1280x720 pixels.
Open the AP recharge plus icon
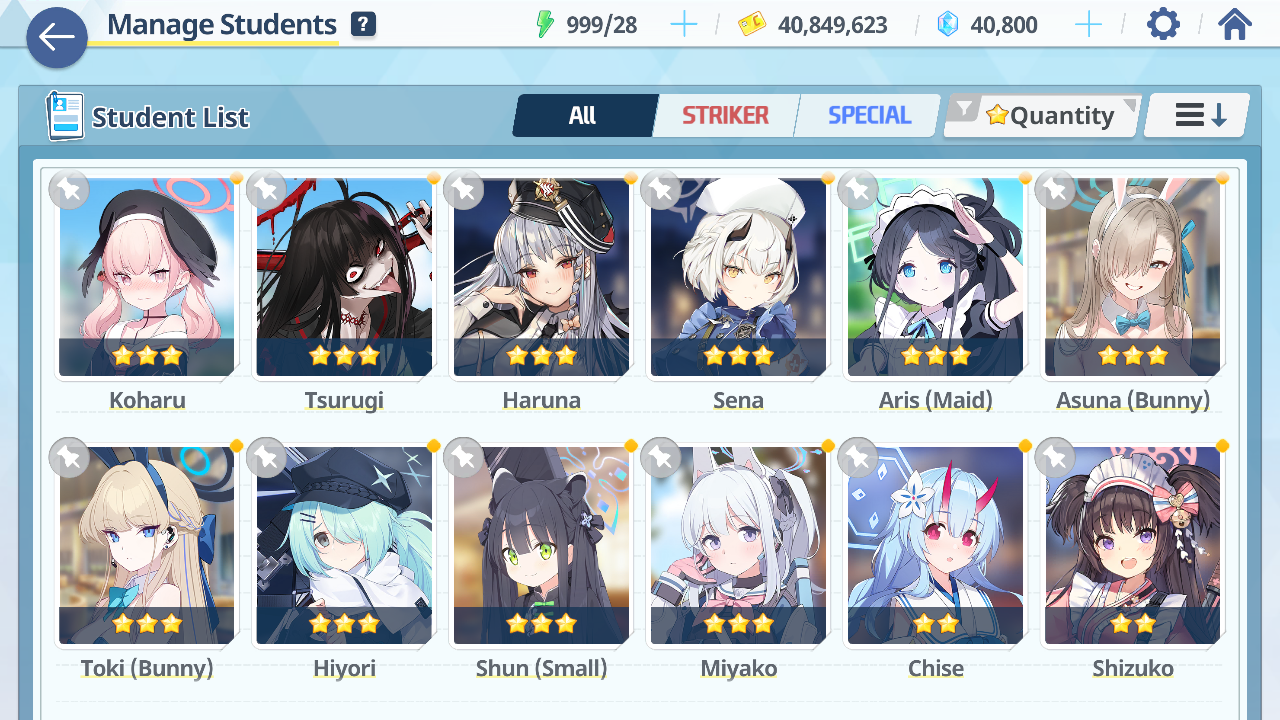coord(684,24)
